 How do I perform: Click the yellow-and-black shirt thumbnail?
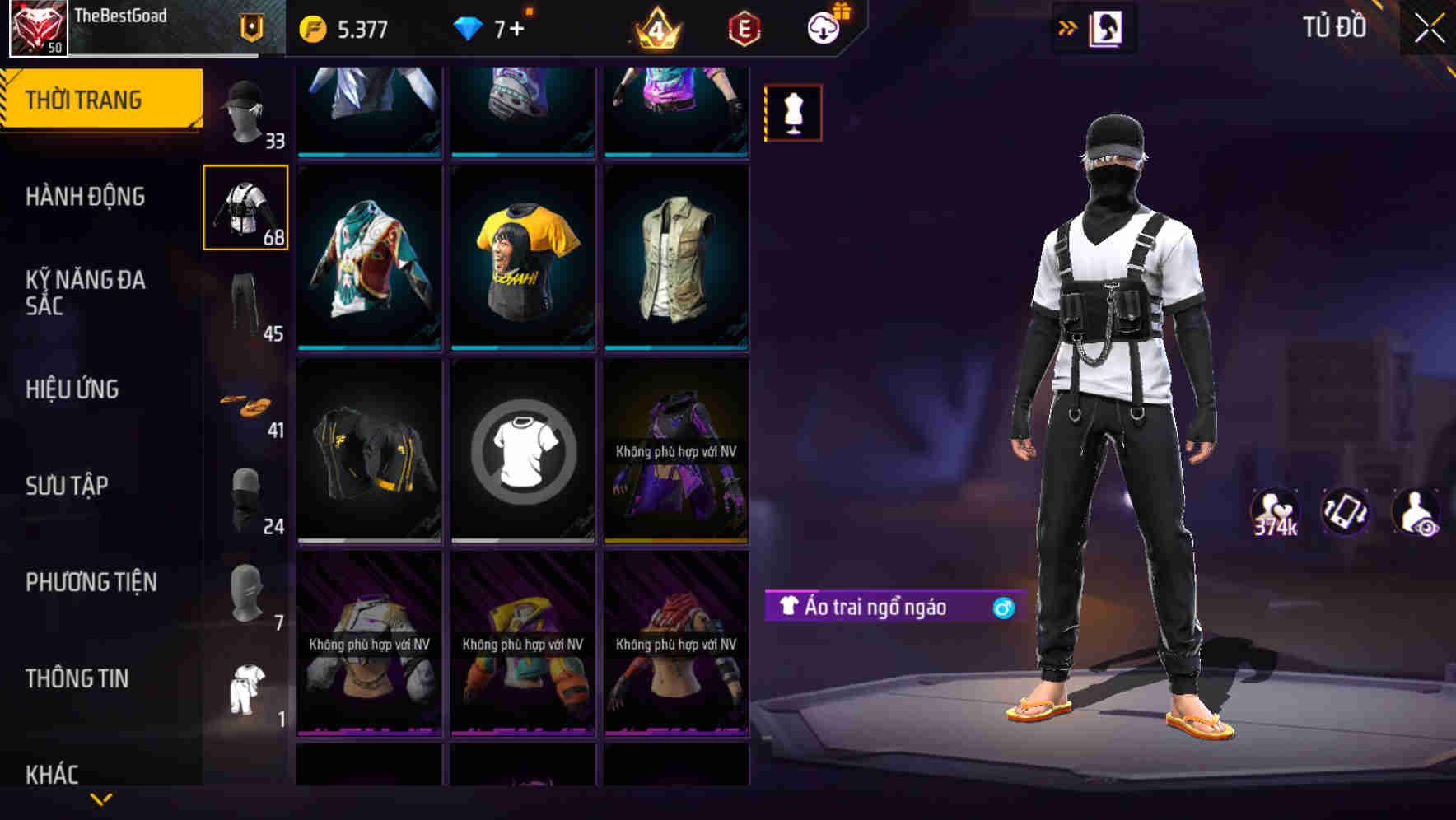click(x=521, y=256)
